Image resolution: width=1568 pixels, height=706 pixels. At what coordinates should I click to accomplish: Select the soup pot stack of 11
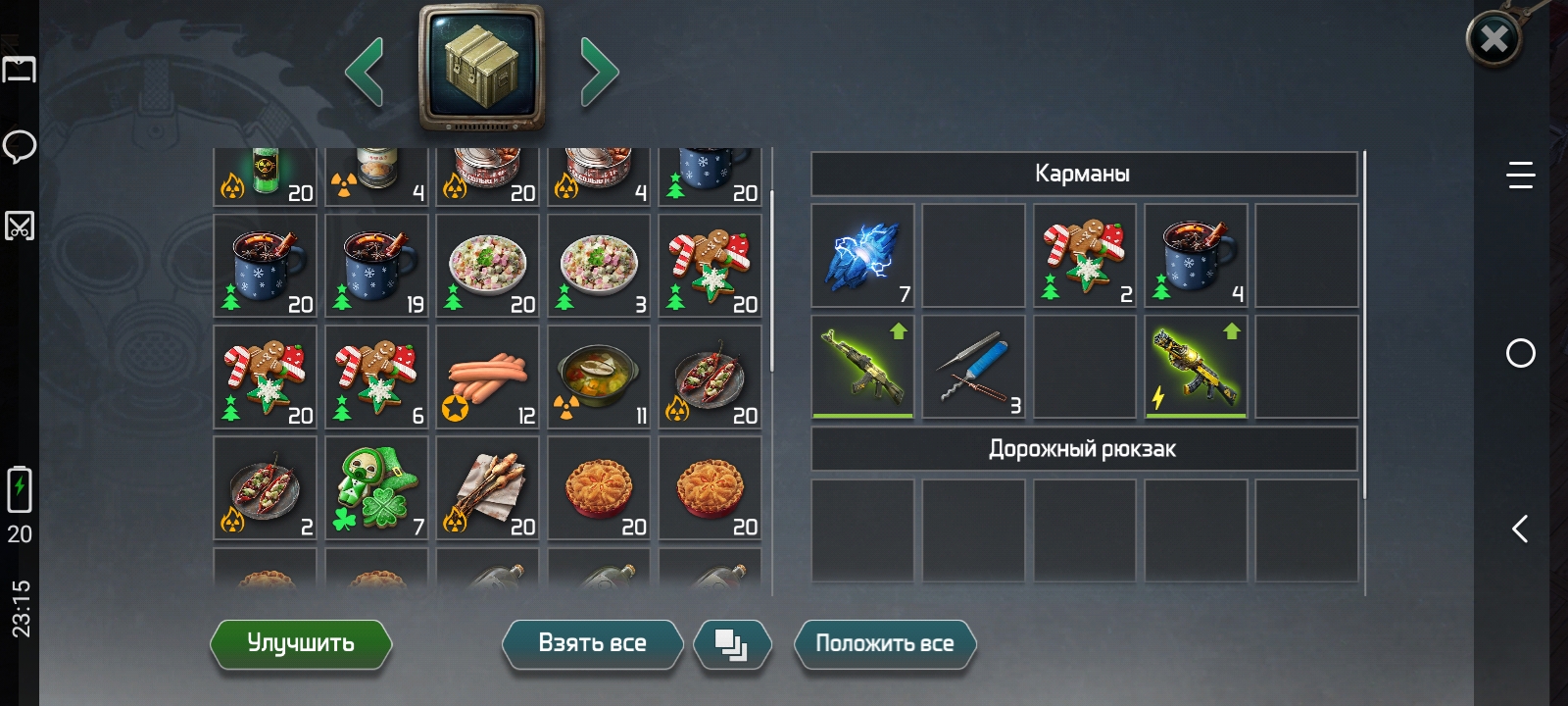[x=599, y=378]
